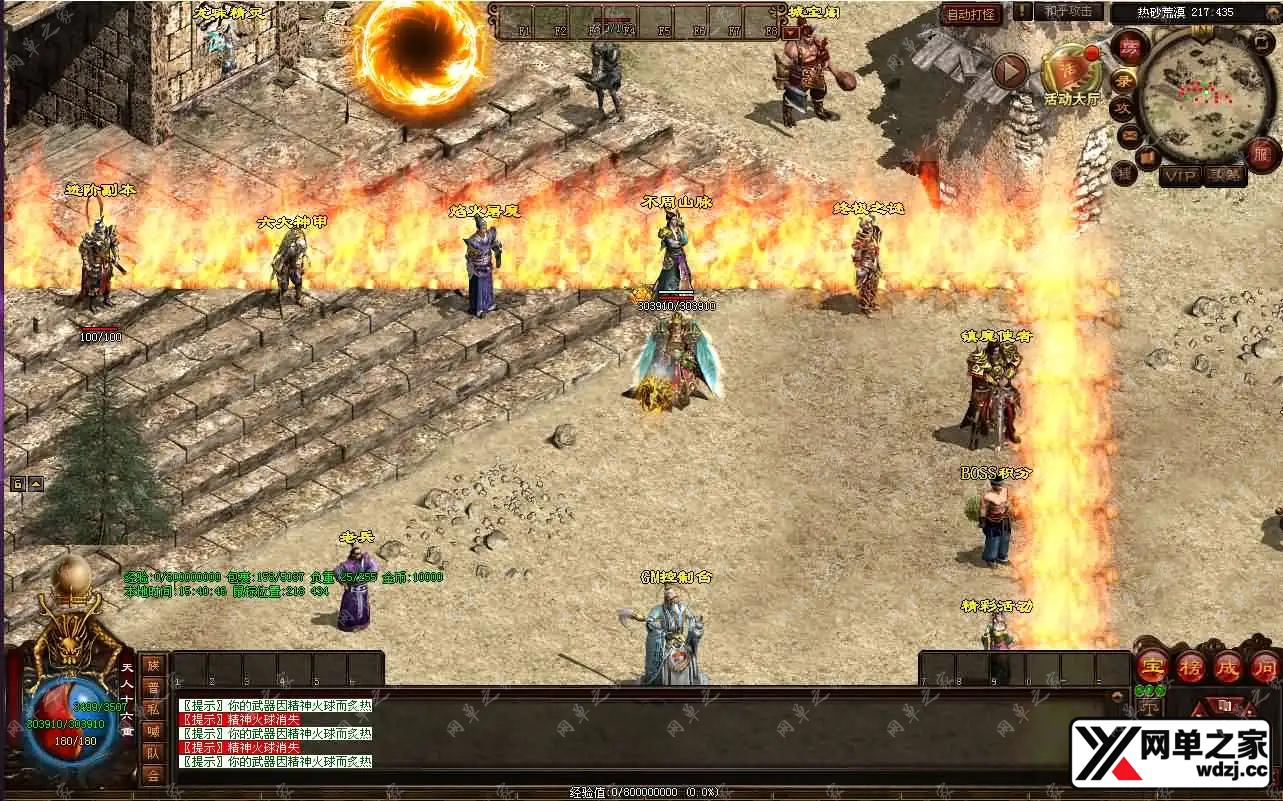The height and width of the screenshot is (801, 1283).
Task: Click the scales trade icon
Action: click(x=1148, y=707)
